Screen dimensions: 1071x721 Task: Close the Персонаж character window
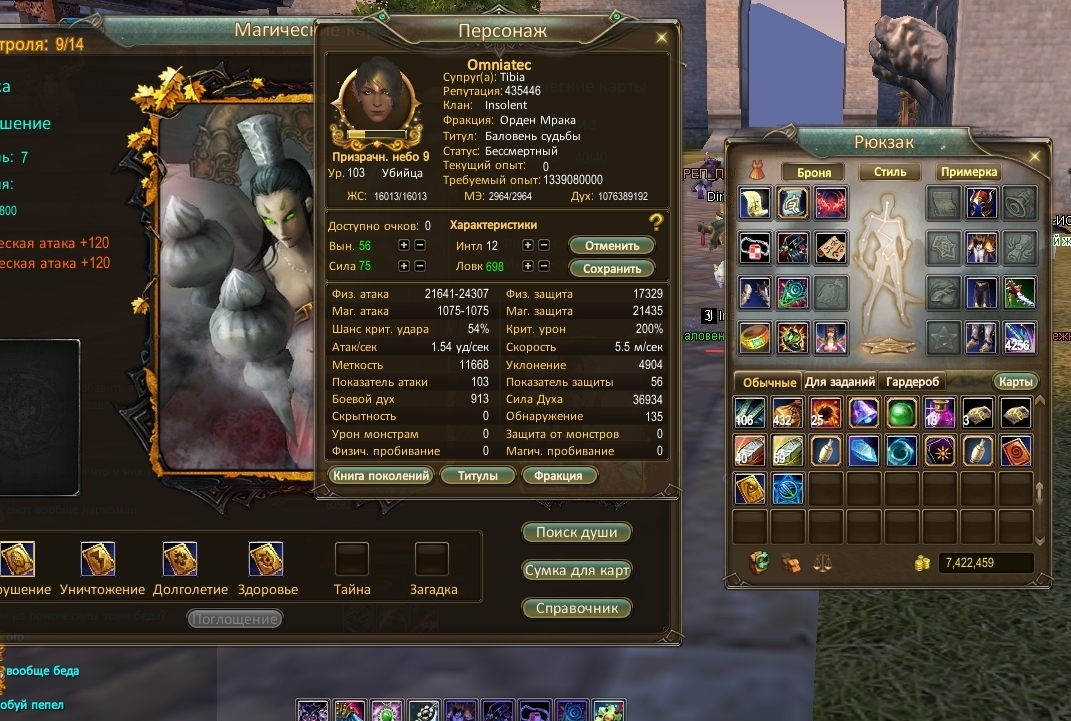point(661,37)
